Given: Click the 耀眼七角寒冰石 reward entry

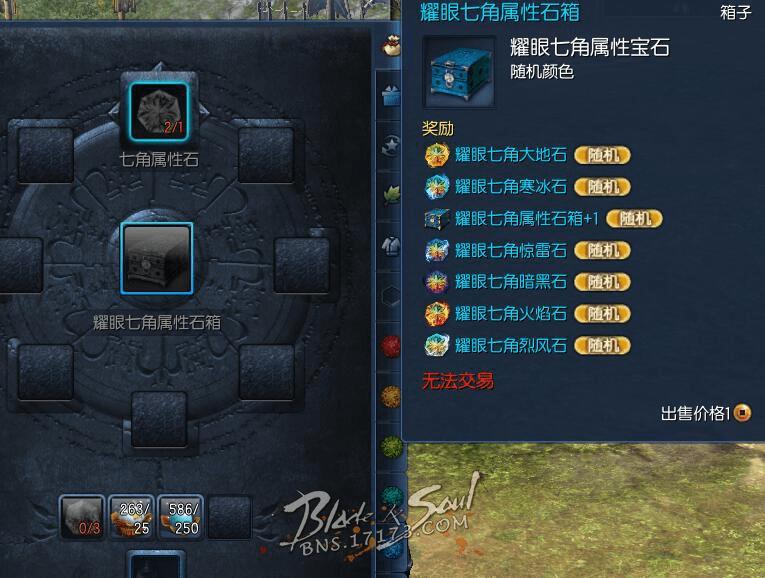Looking at the screenshot, I should tap(510, 187).
